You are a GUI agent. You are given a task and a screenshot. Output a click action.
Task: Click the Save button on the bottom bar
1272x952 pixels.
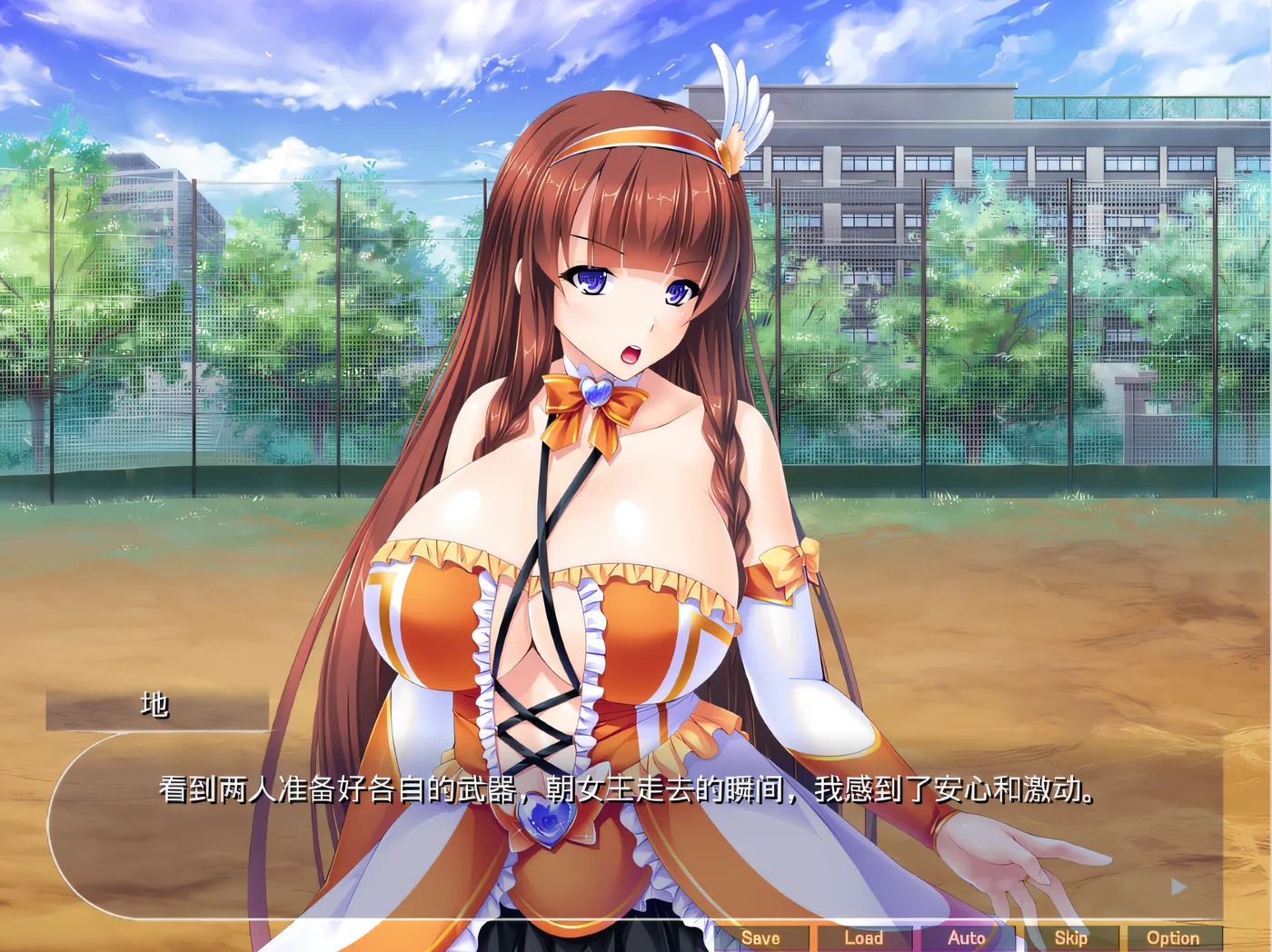(763, 937)
